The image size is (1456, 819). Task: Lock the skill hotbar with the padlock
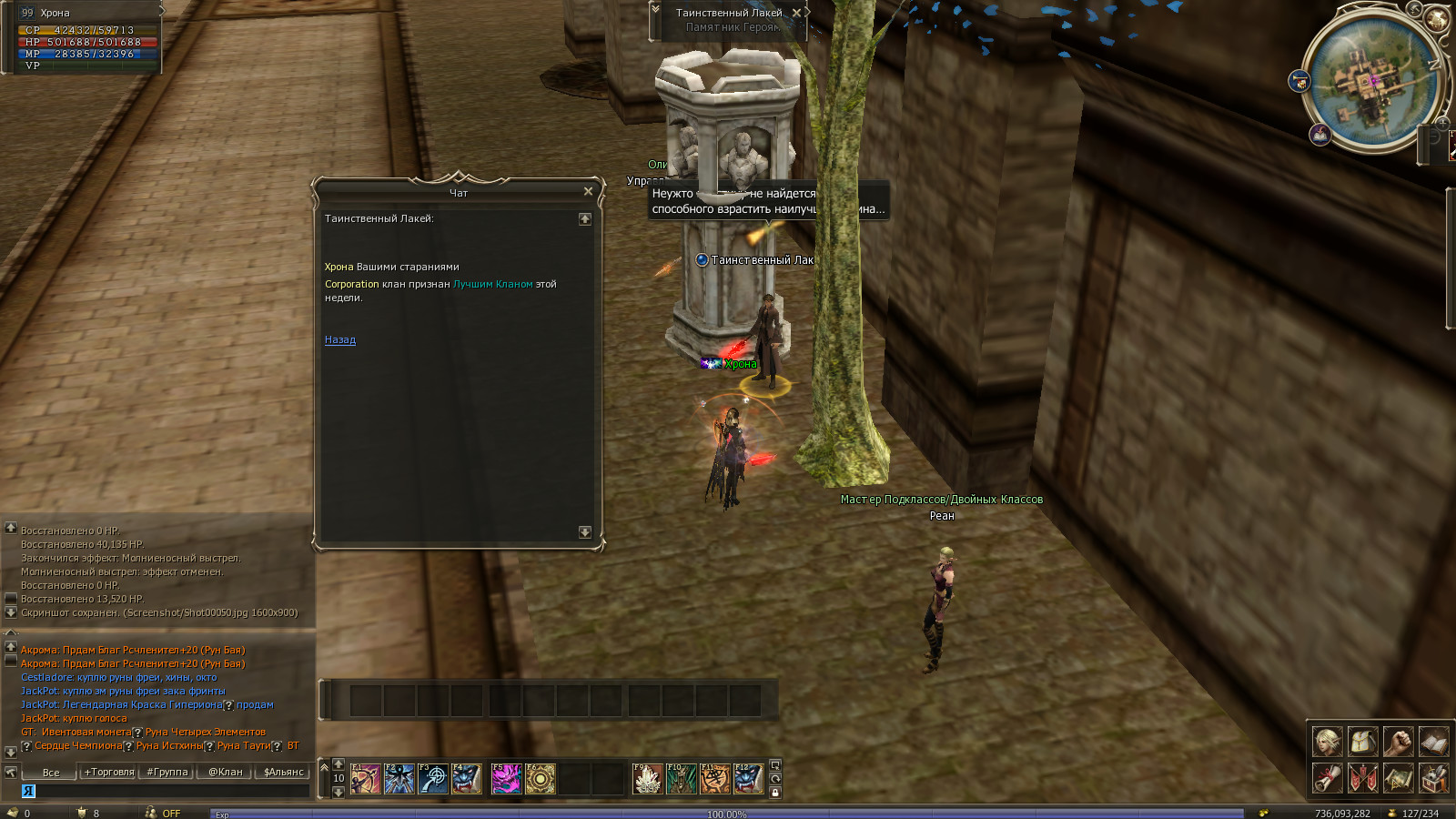775,793
